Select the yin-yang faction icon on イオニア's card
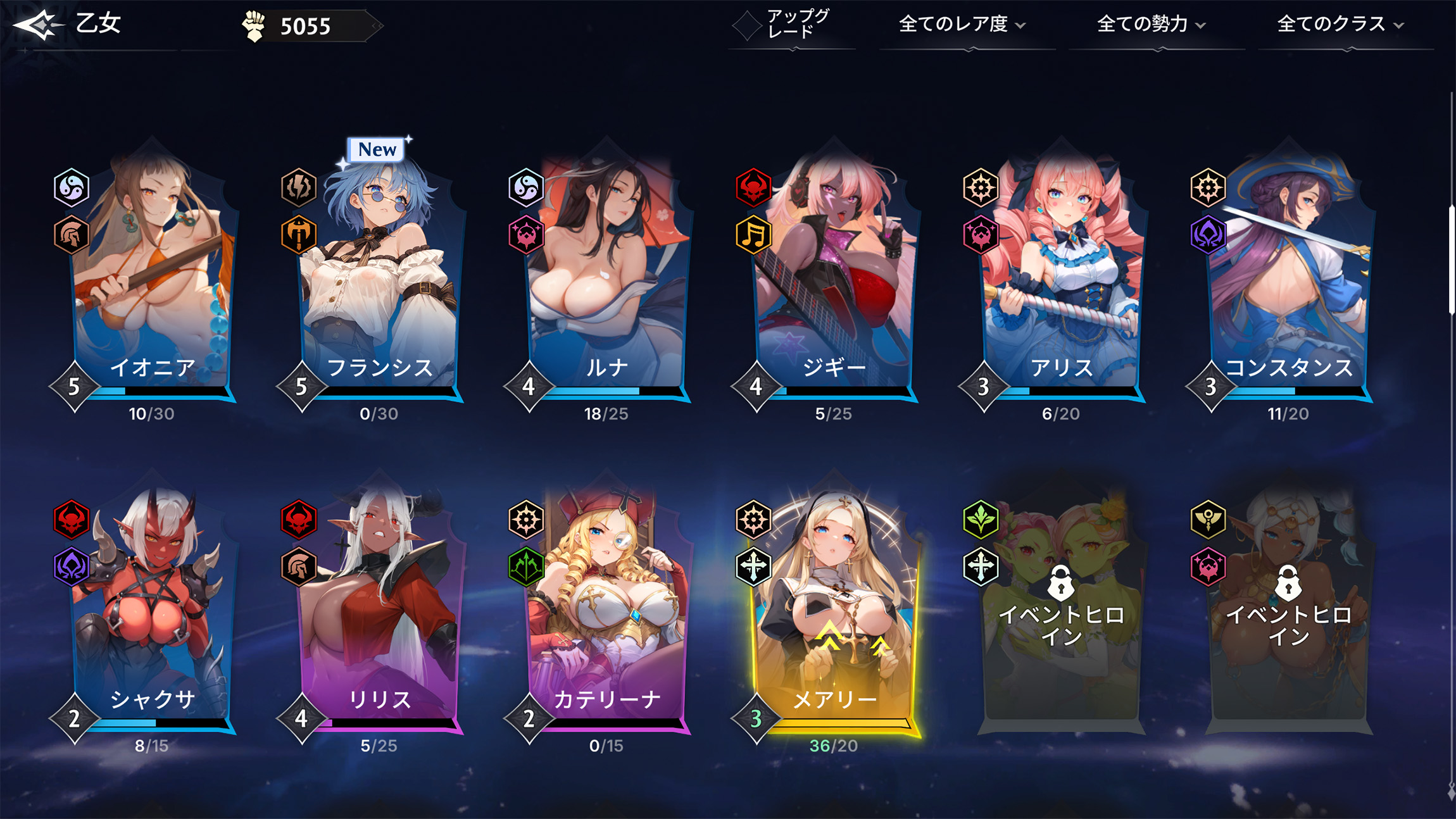The height and width of the screenshot is (819, 1456). click(x=72, y=187)
